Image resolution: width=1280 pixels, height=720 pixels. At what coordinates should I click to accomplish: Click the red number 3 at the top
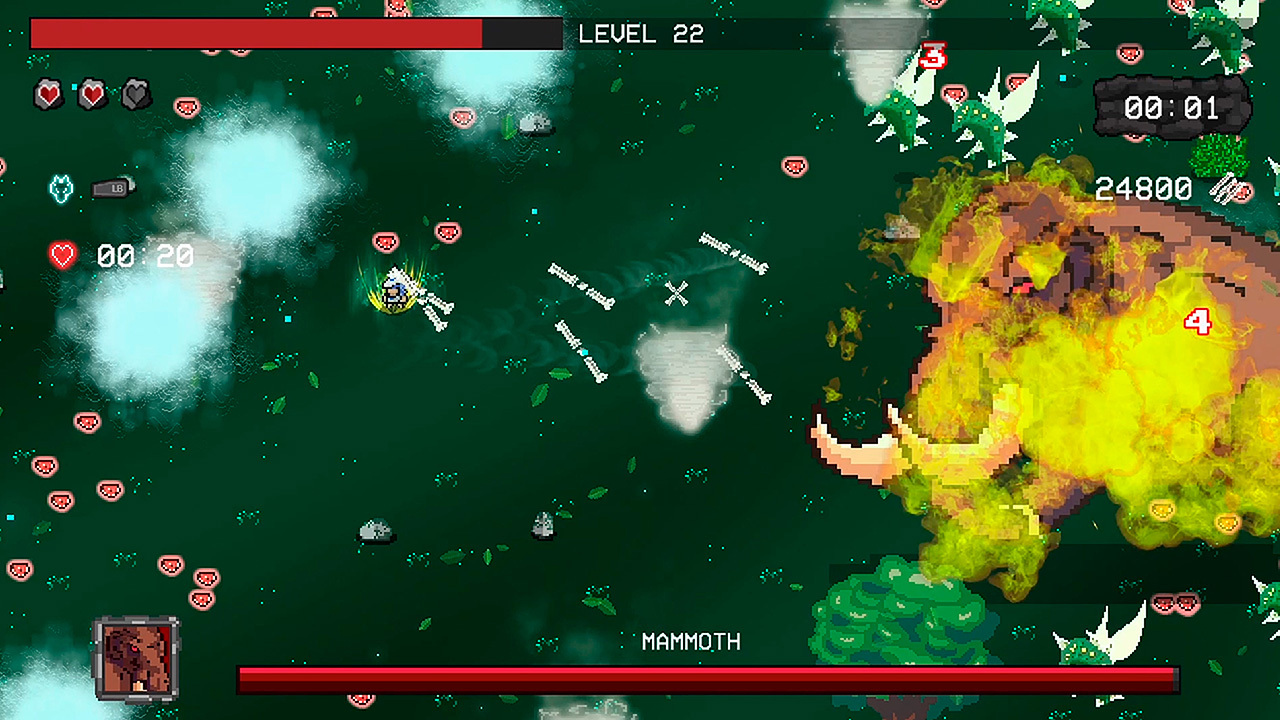(932, 55)
